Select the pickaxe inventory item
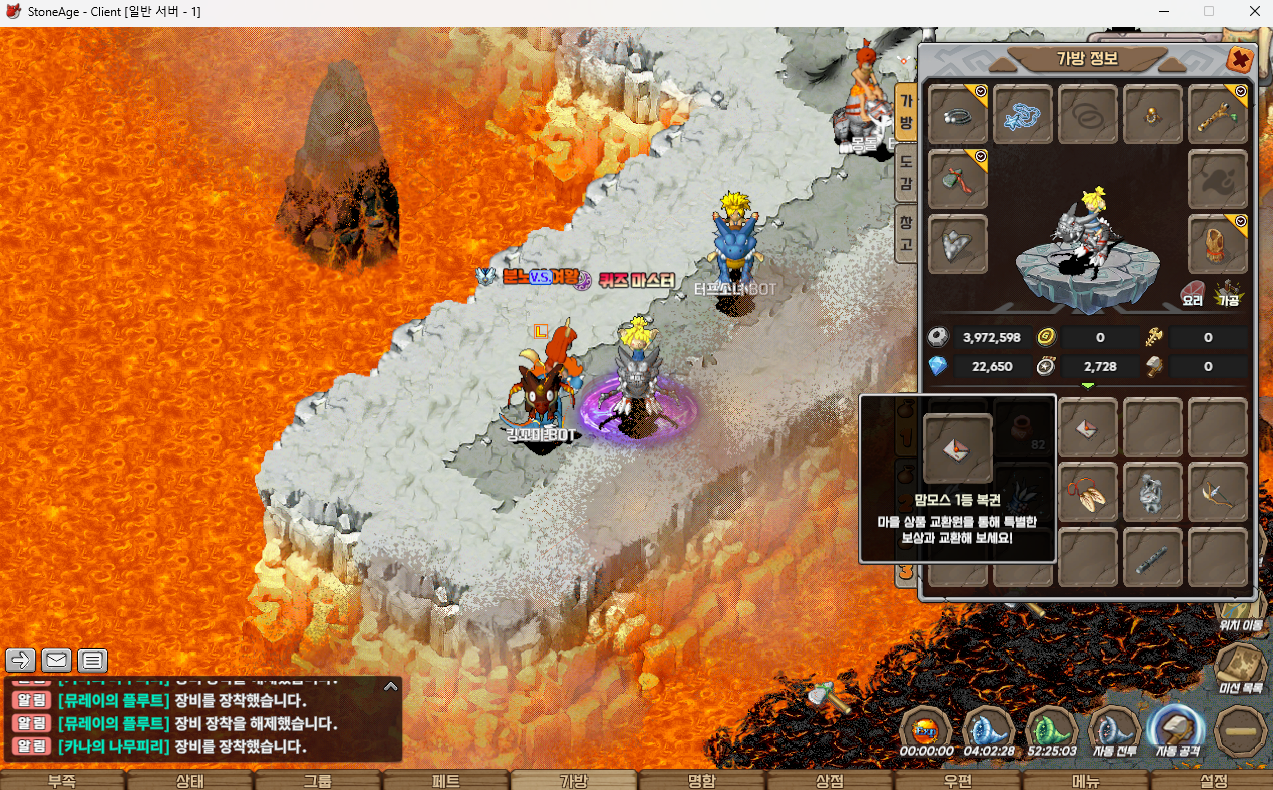This screenshot has height=790, width=1273. 1218,493
